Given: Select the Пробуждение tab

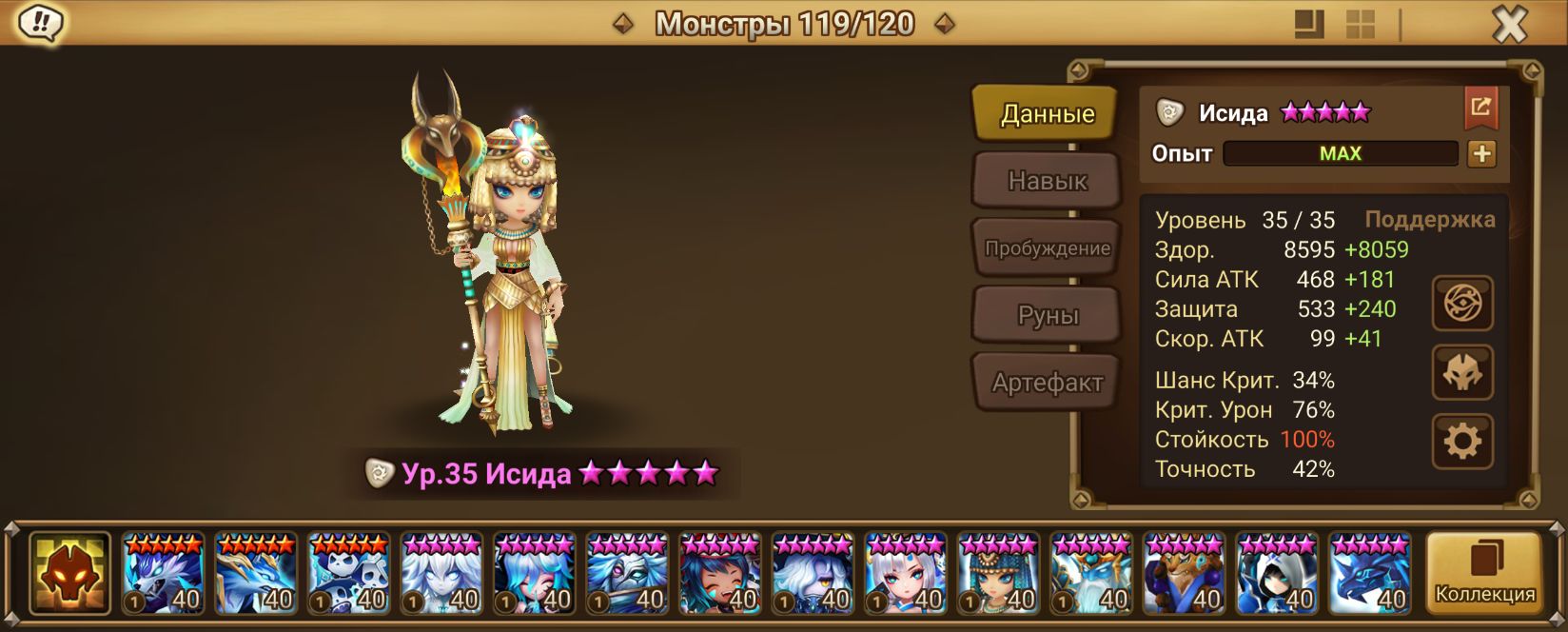Looking at the screenshot, I should [x=1047, y=248].
